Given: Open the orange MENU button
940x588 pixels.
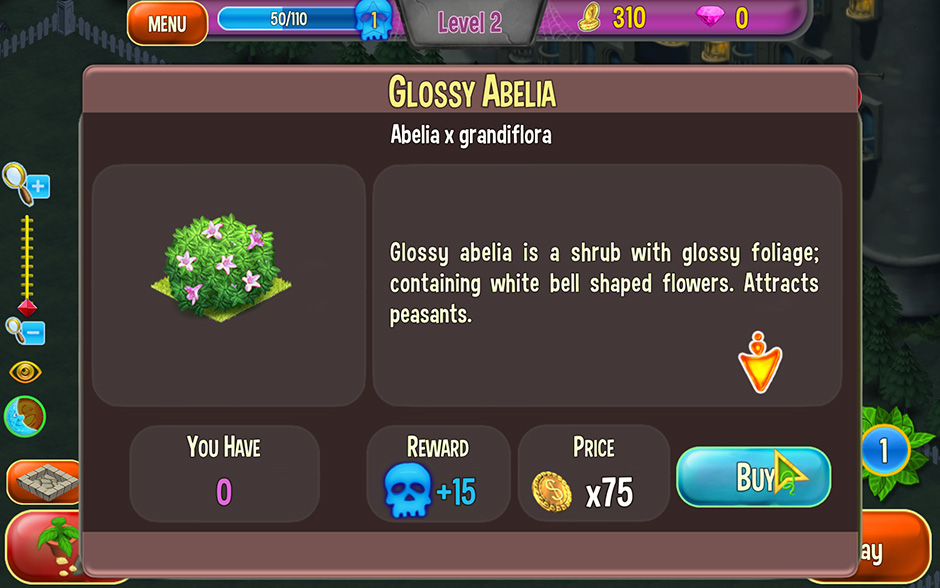Looking at the screenshot, I should tap(167, 23).
